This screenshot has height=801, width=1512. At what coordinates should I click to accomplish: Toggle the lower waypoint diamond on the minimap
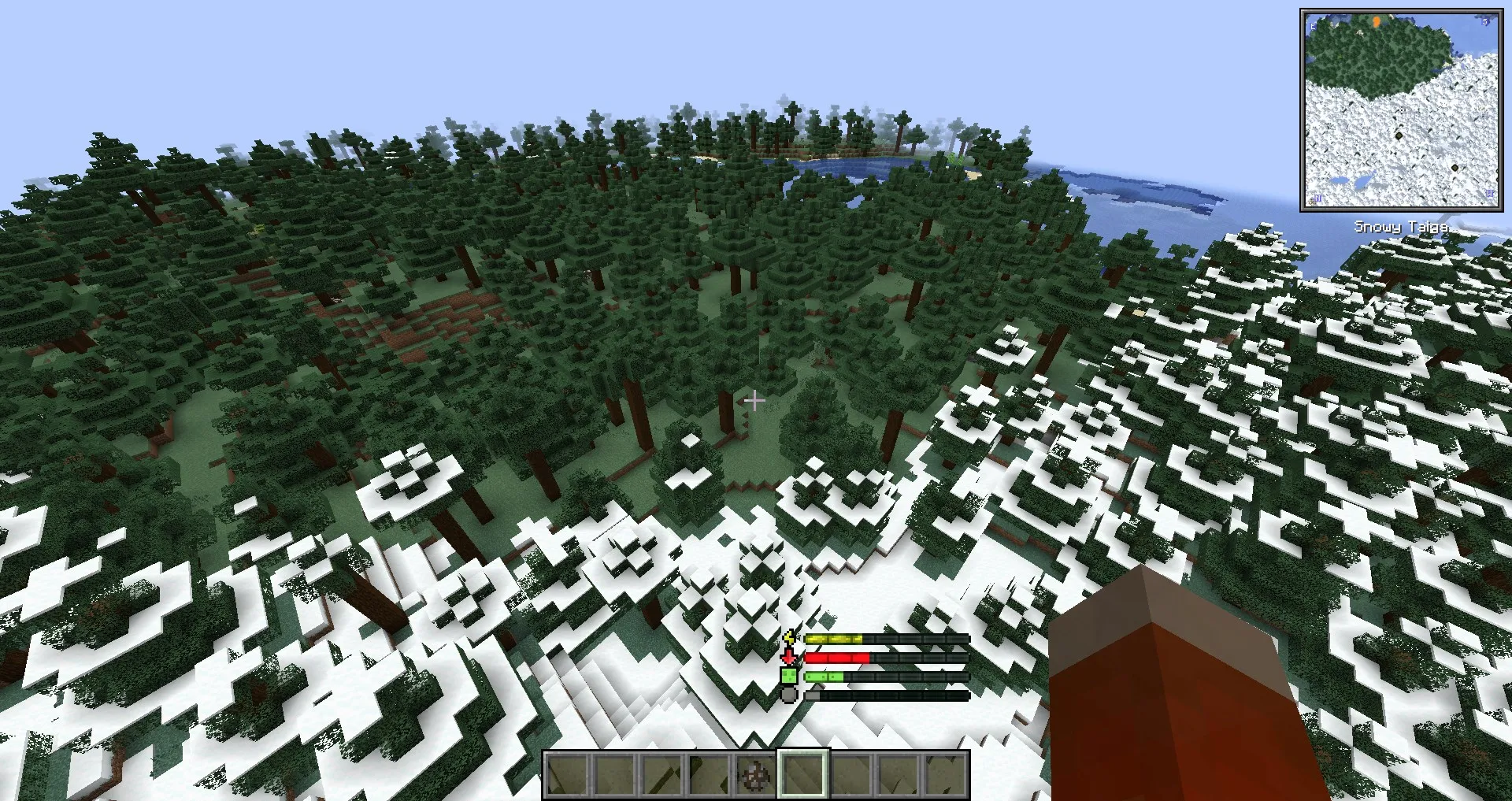[x=1455, y=167]
